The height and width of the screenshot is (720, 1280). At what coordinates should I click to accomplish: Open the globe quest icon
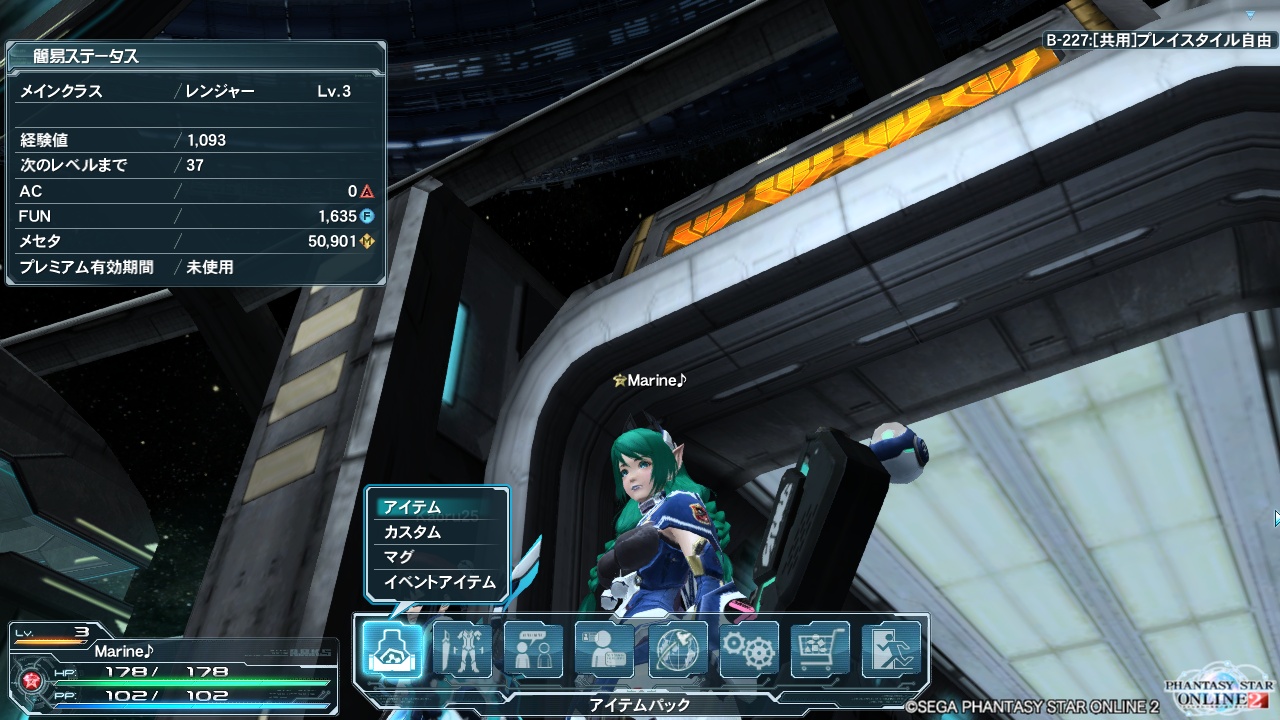point(677,650)
